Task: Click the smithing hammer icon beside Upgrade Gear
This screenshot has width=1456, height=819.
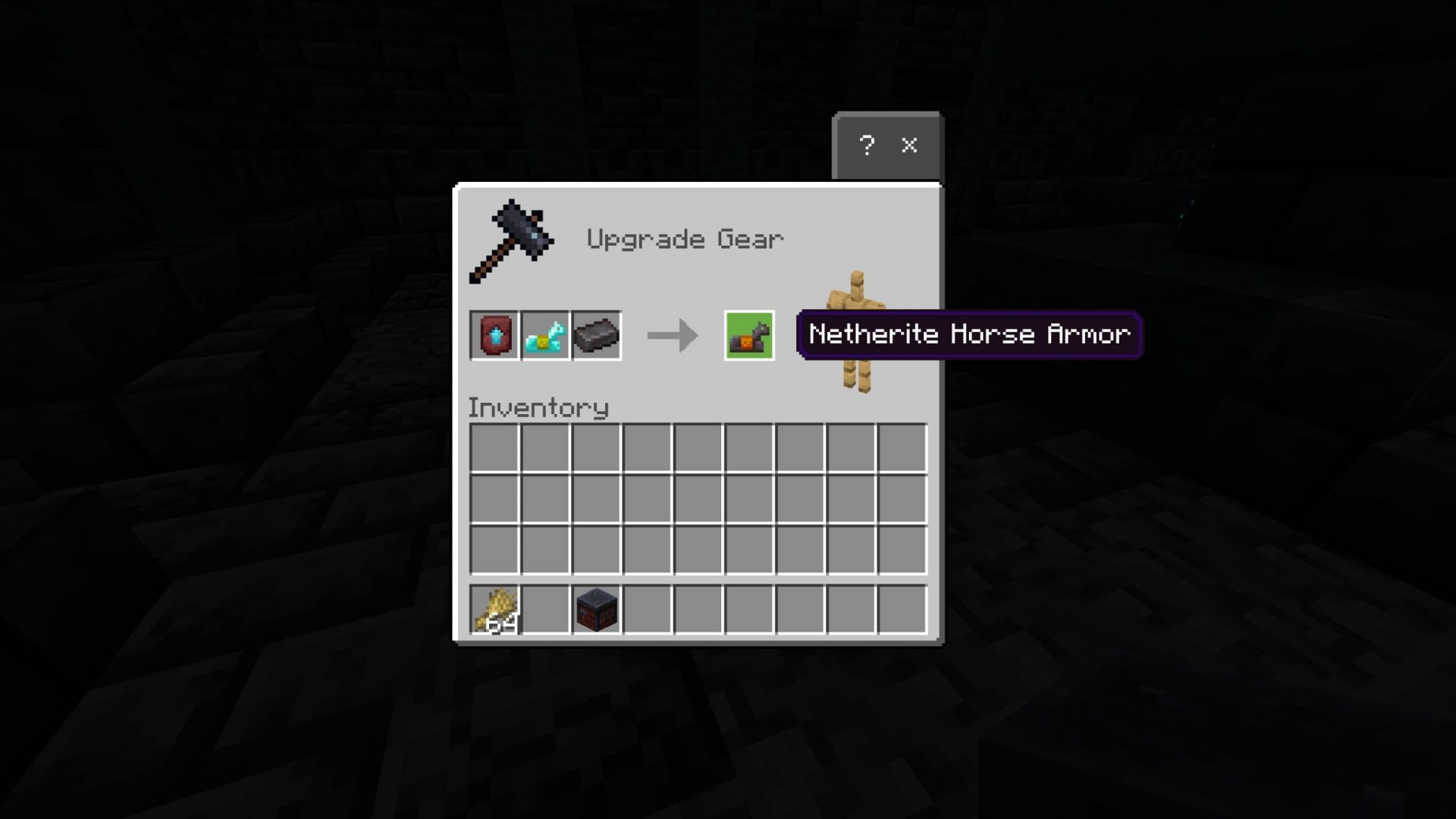Action: coord(512,241)
